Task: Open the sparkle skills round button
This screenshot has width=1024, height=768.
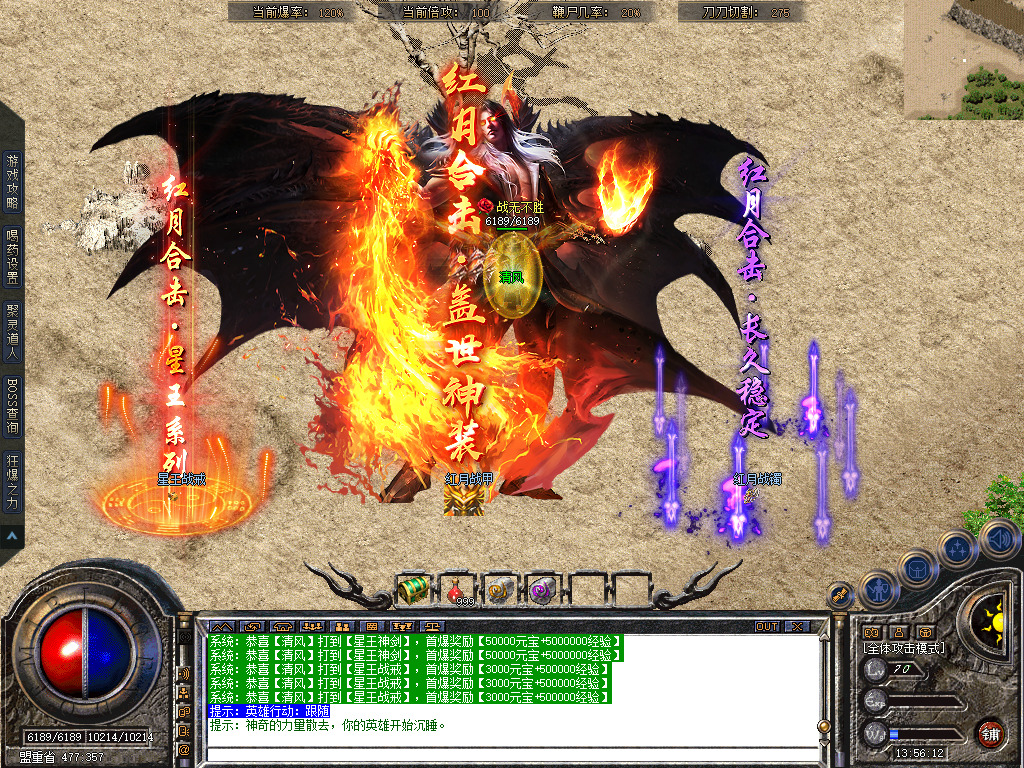Action: [x=958, y=548]
